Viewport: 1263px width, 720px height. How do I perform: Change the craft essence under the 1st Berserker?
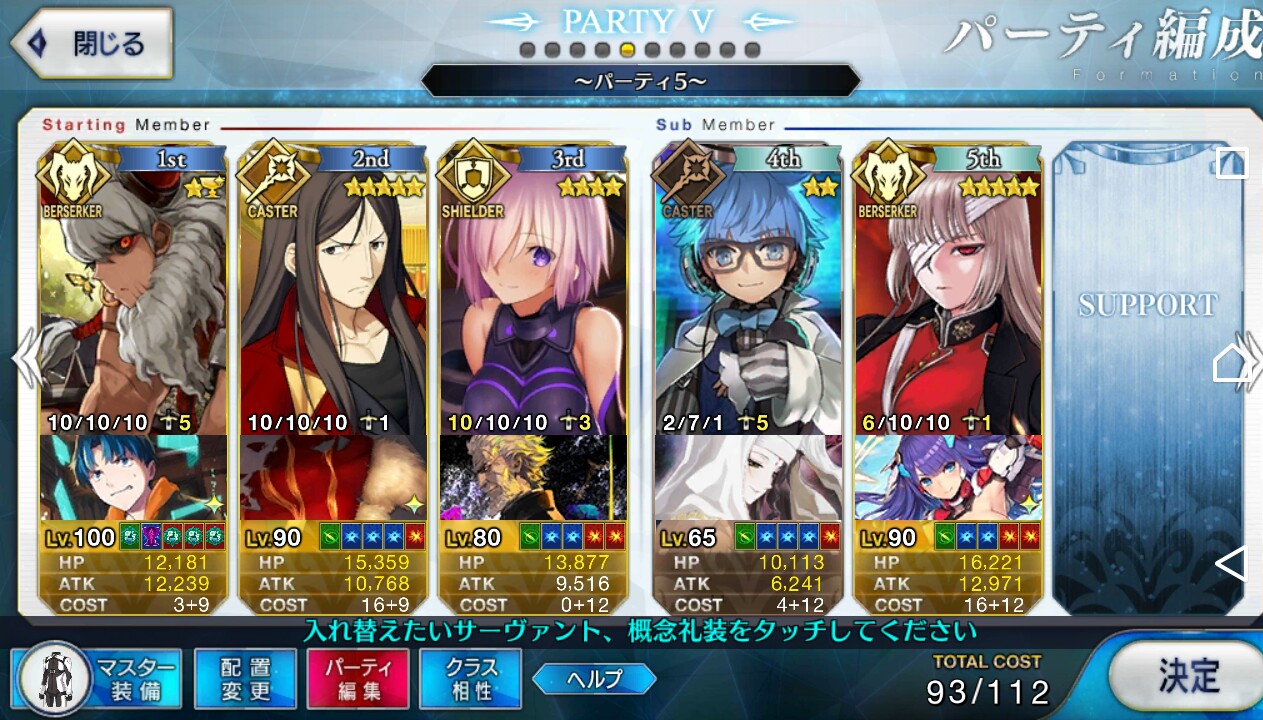pyautogui.click(x=133, y=478)
